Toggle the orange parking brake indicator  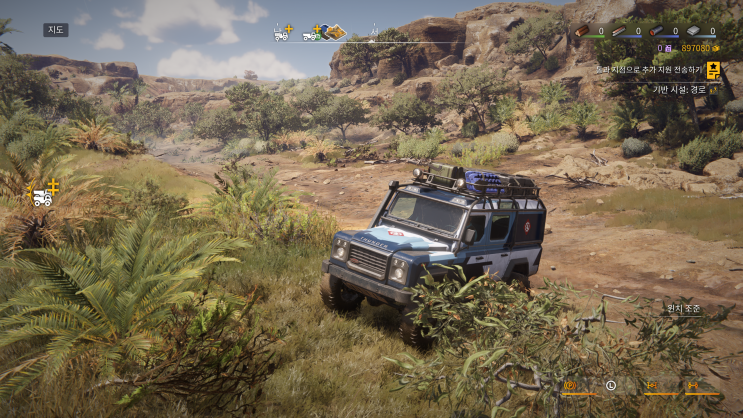(x=570, y=385)
